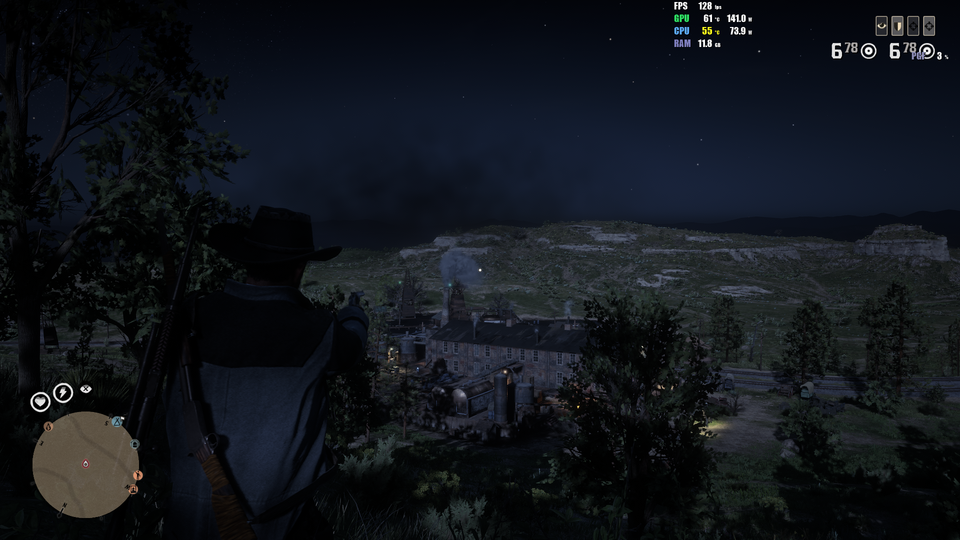Viewport: 960px width, 540px height.
Task: Click the lightning bolt stamina core icon
Action: pyautogui.click(x=63, y=393)
